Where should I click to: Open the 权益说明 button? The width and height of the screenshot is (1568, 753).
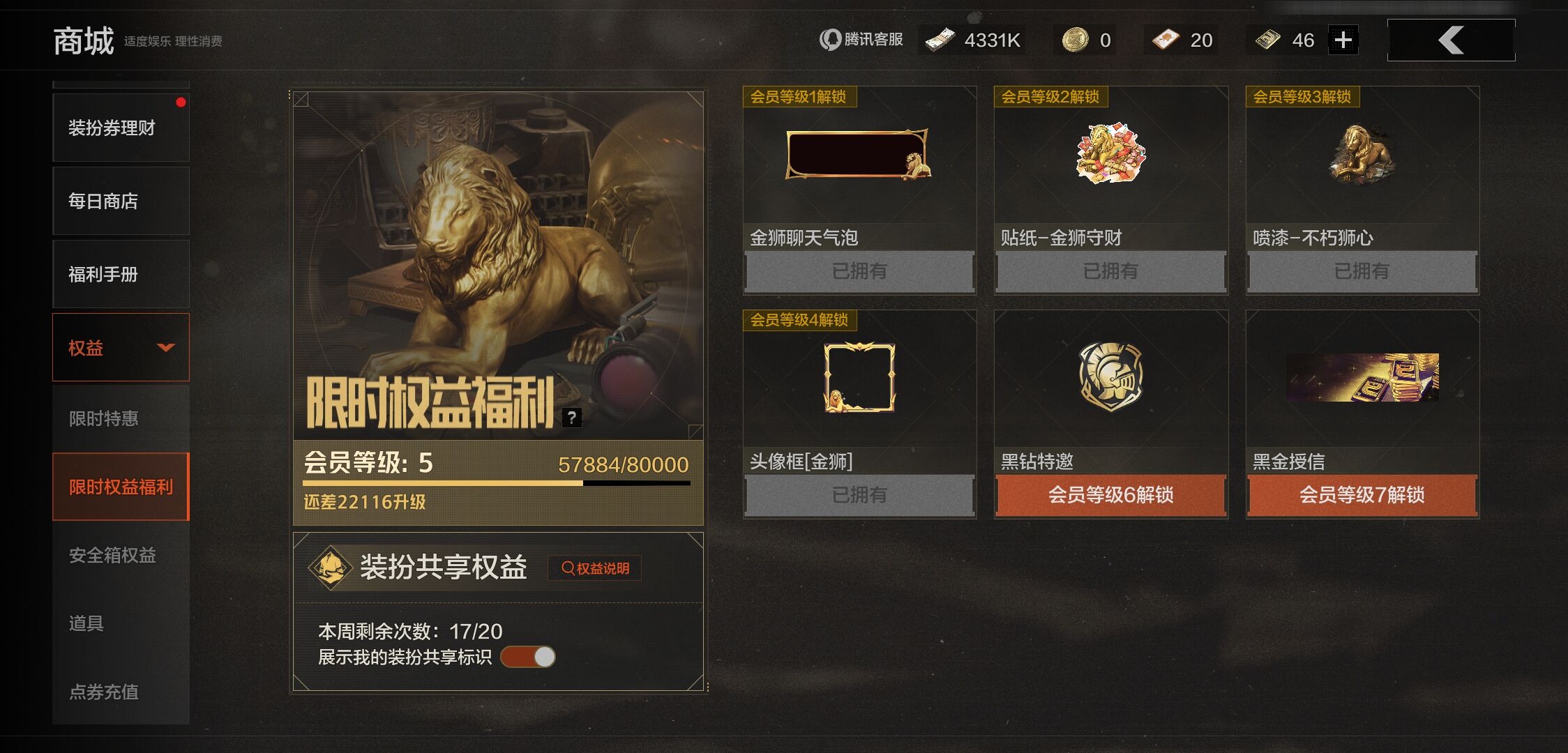click(x=594, y=568)
